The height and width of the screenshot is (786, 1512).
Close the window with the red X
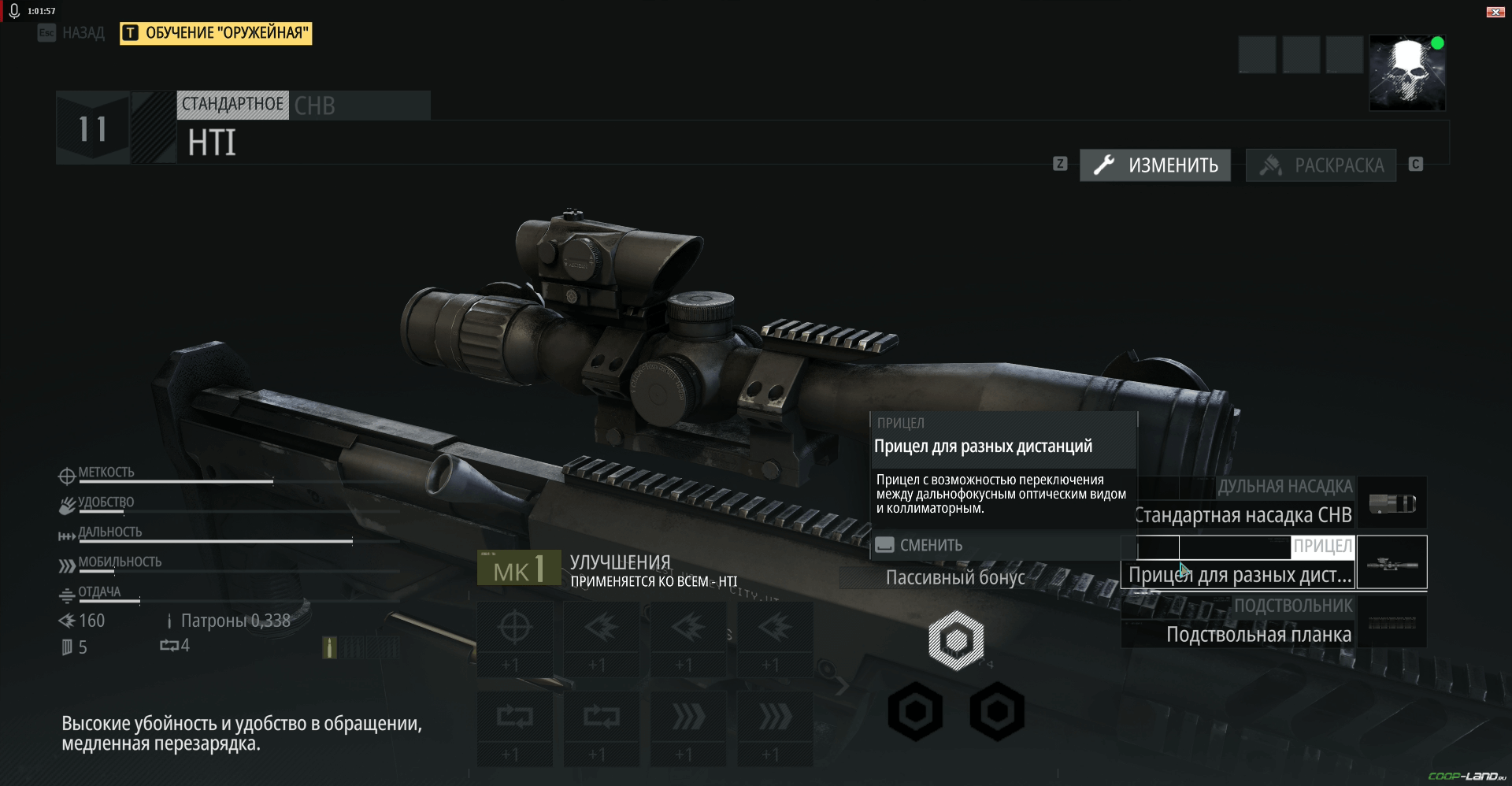click(1495, 12)
